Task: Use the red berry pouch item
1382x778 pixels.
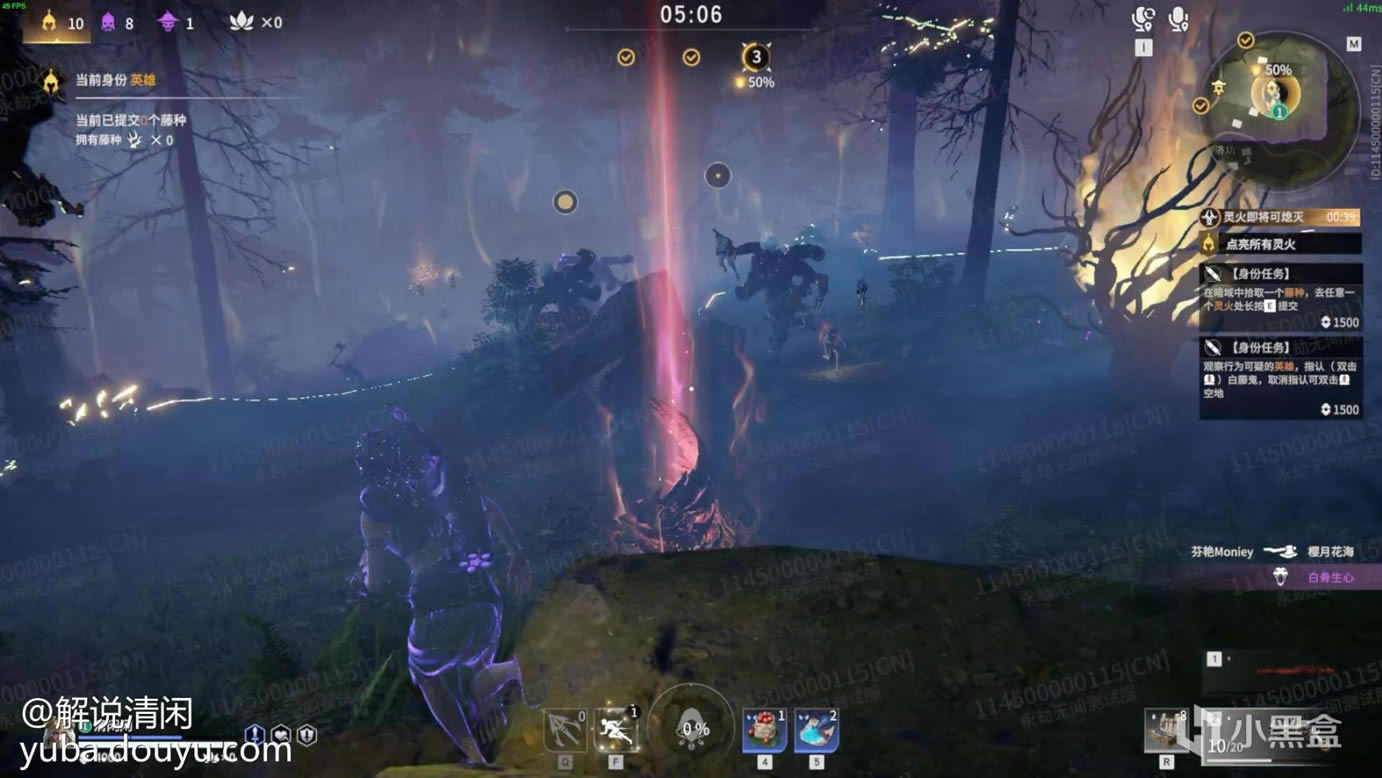Action: (764, 730)
